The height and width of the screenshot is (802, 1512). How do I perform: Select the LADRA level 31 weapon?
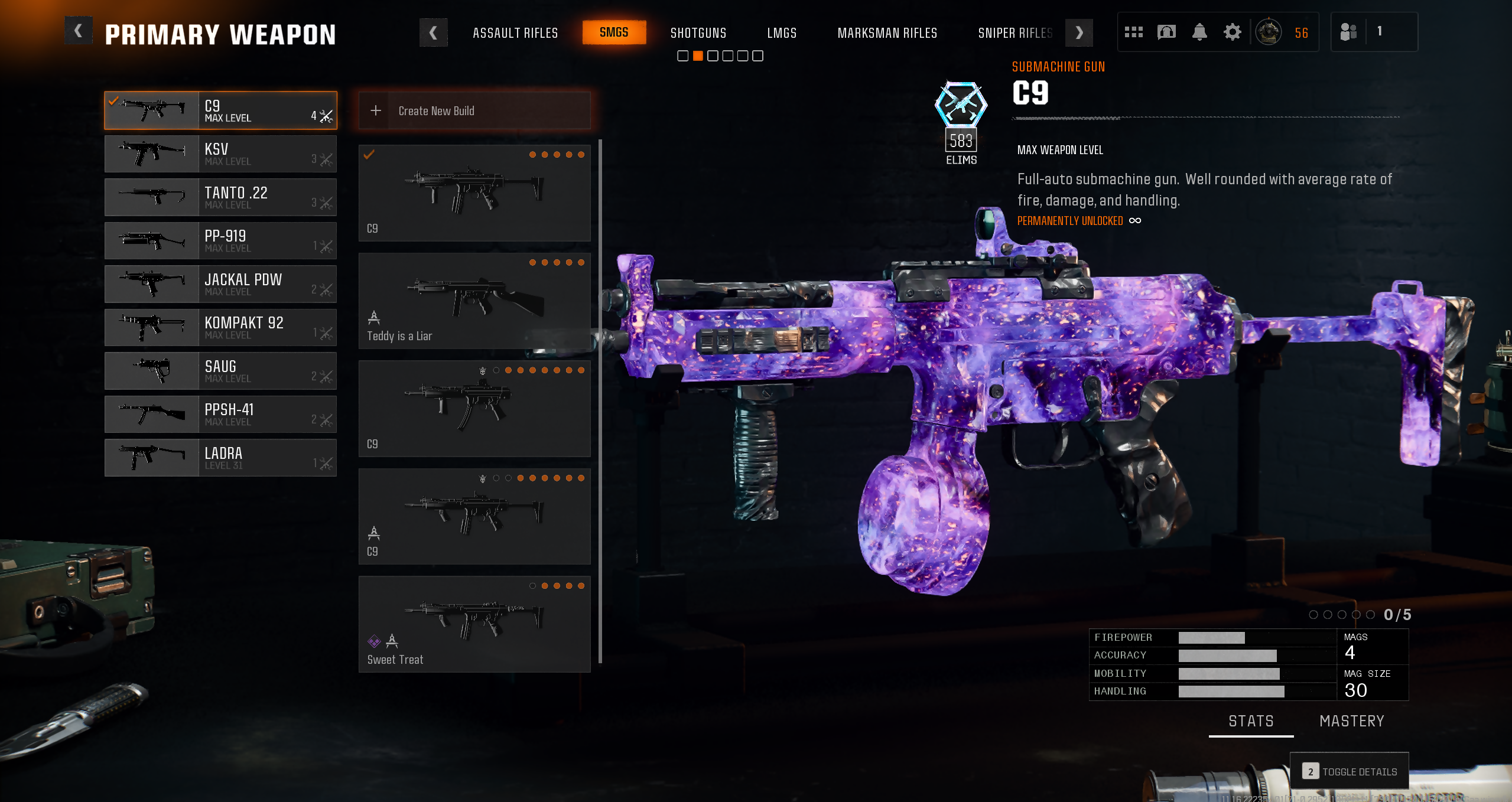[x=220, y=458]
